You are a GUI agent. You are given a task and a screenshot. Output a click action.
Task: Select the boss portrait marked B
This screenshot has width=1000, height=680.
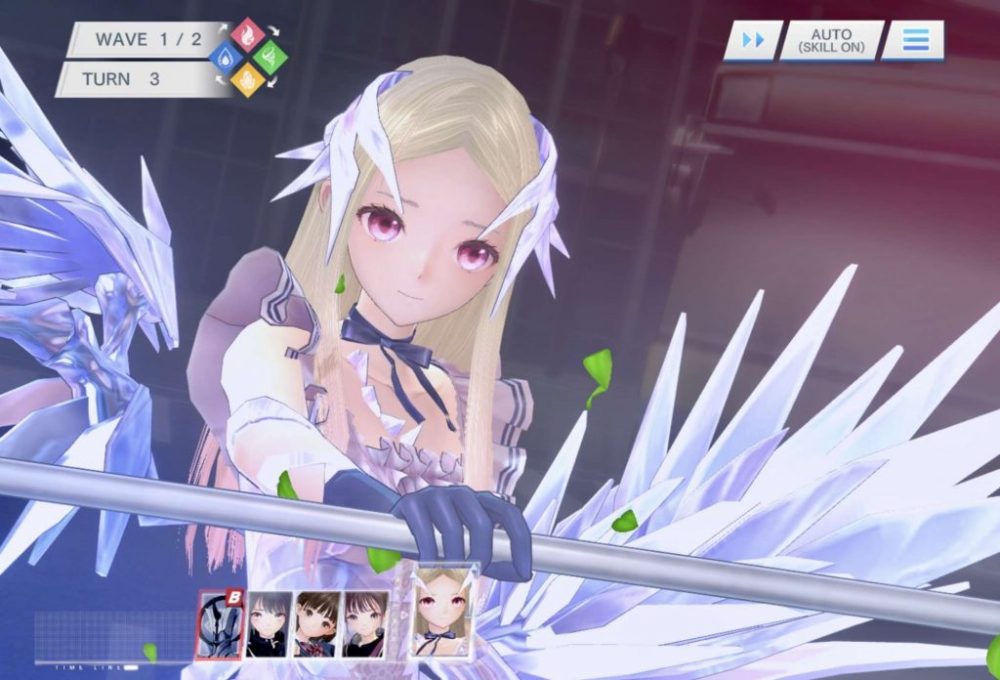(x=219, y=624)
